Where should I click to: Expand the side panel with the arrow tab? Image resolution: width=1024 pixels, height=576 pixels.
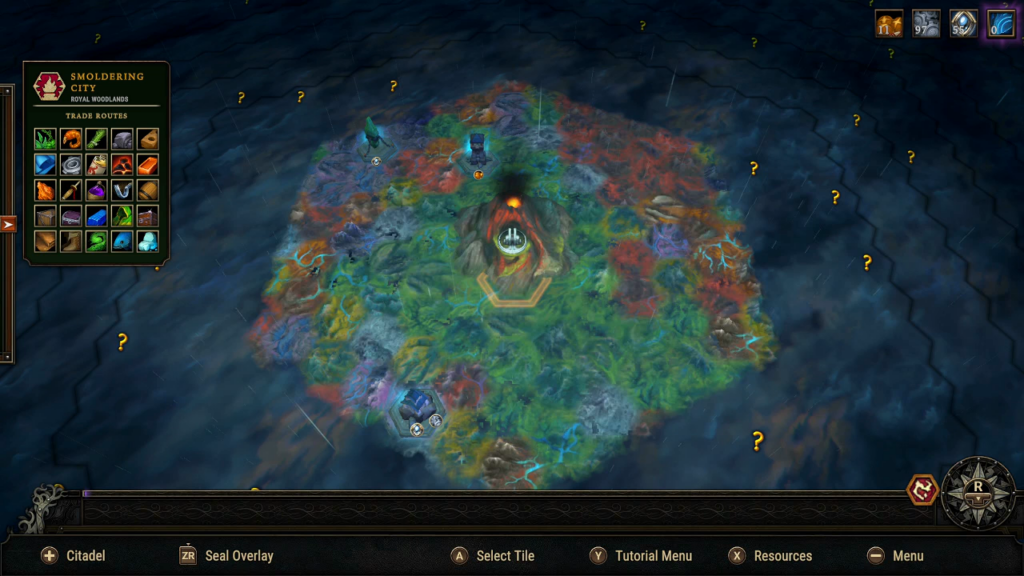(8, 224)
